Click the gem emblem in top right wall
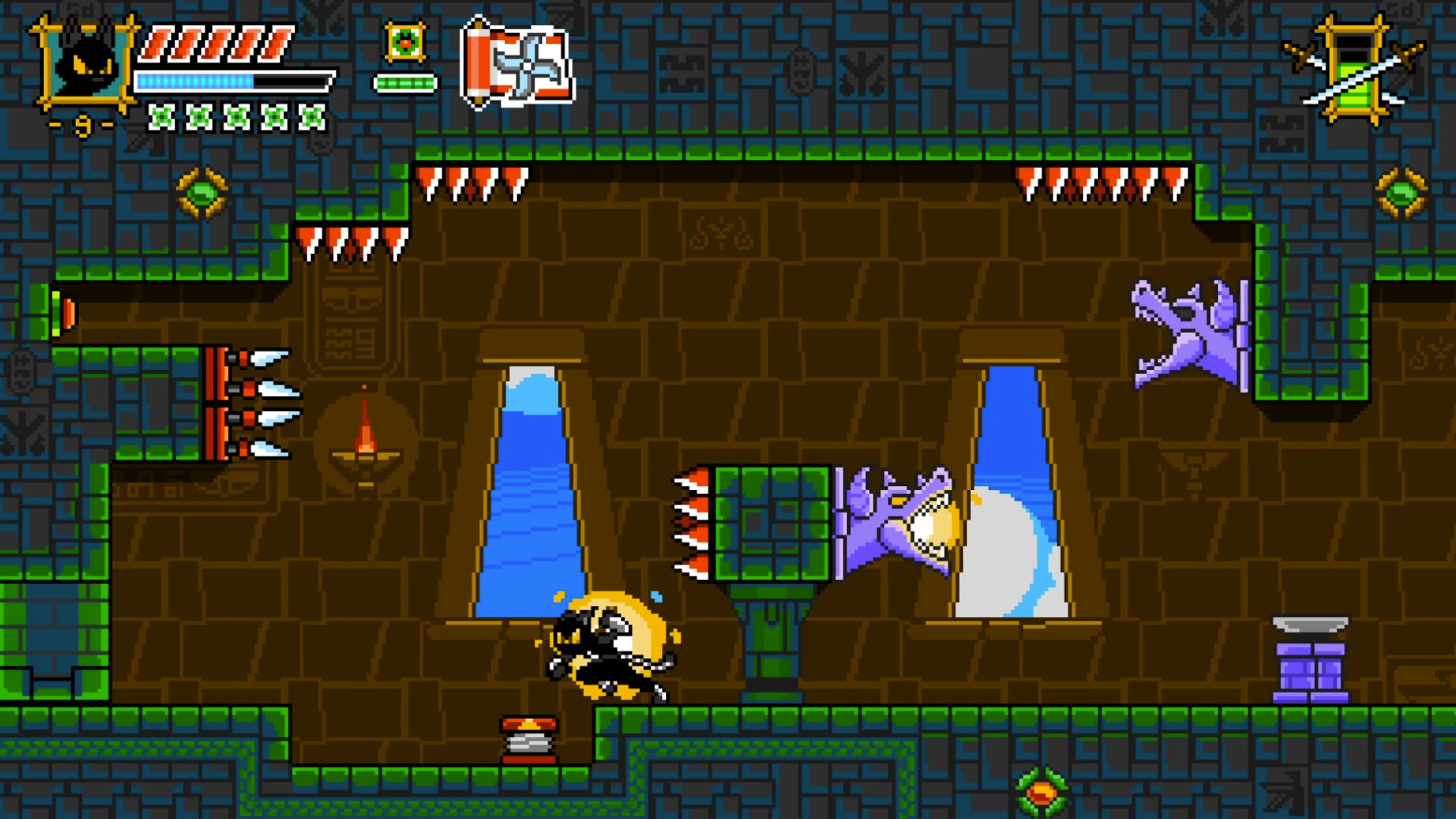1456x819 pixels. 1400,192
